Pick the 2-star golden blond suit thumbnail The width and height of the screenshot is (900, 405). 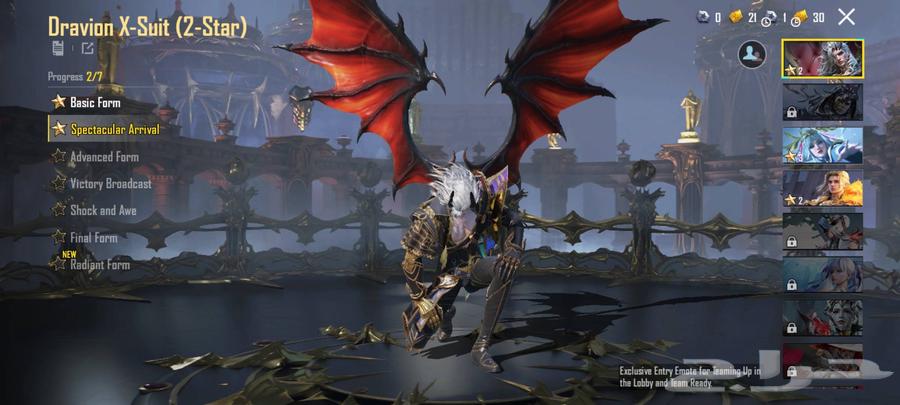pos(822,188)
